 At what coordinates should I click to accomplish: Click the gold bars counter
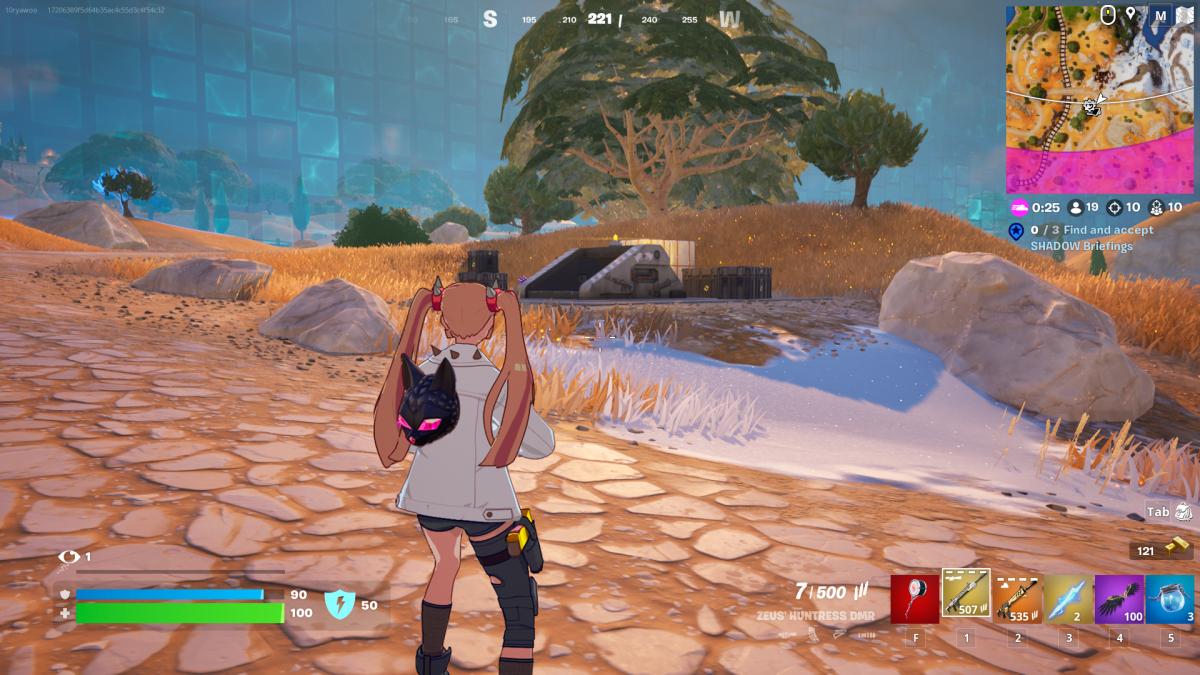(1162, 550)
